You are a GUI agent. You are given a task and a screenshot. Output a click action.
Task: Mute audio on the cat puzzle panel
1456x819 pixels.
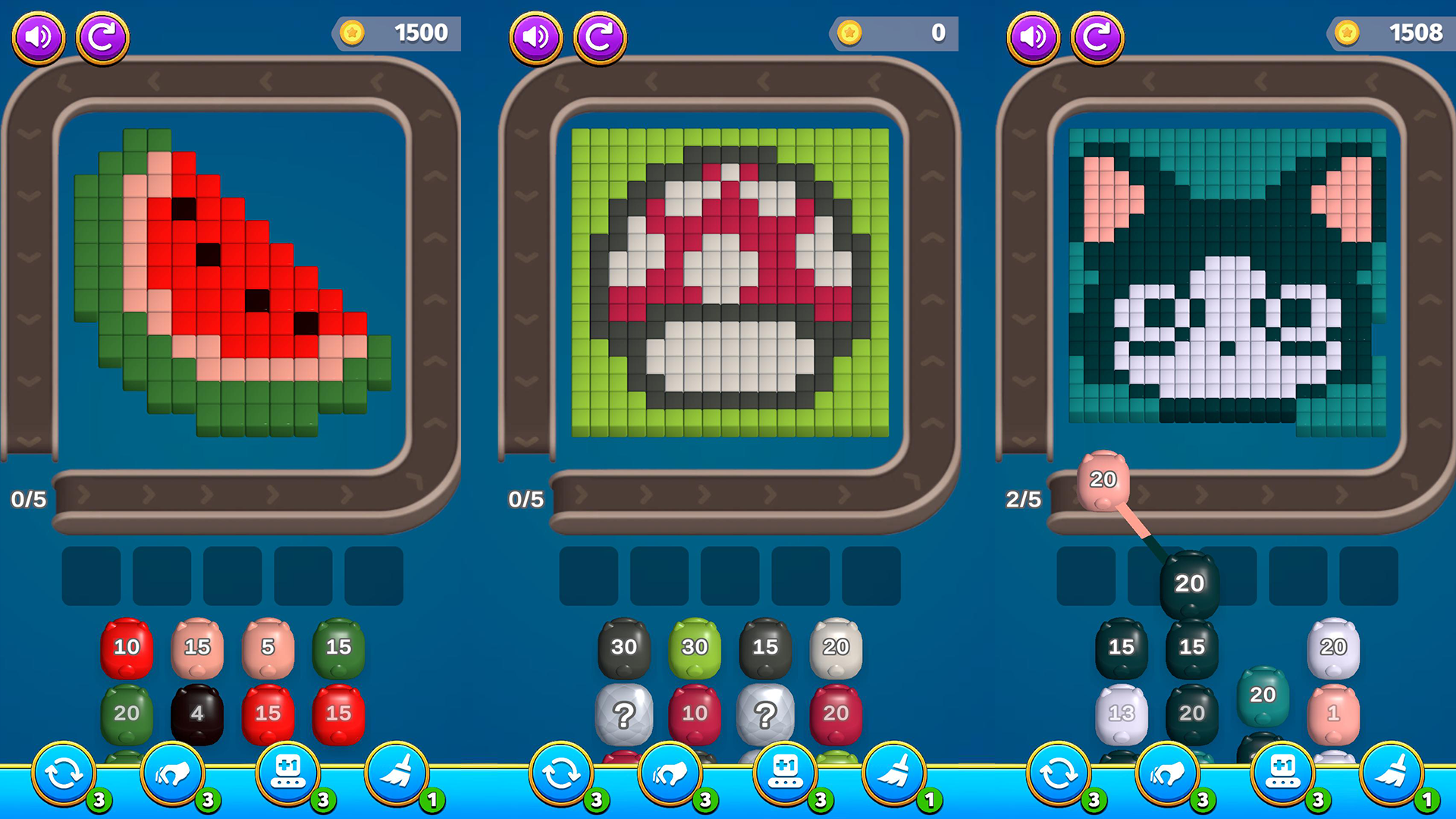pyautogui.click(x=1032, y=34)
